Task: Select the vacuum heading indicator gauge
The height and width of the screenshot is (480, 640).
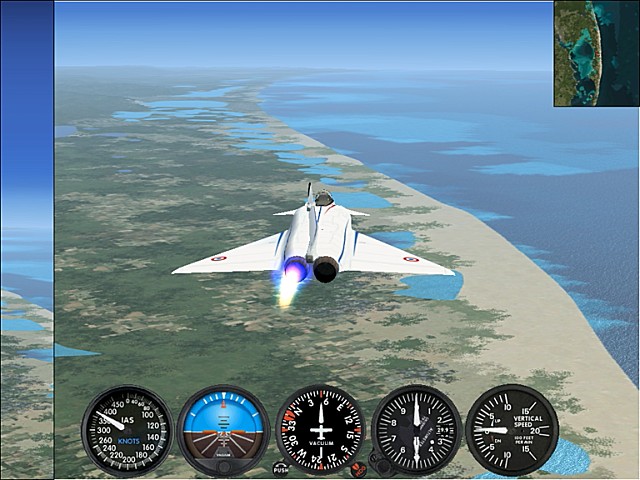Action: (320, 430)
